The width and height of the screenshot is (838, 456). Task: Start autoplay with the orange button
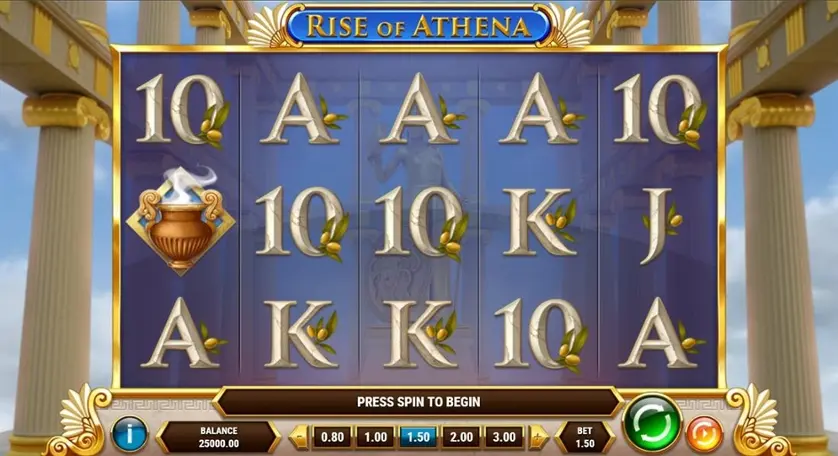click(705, 434)
